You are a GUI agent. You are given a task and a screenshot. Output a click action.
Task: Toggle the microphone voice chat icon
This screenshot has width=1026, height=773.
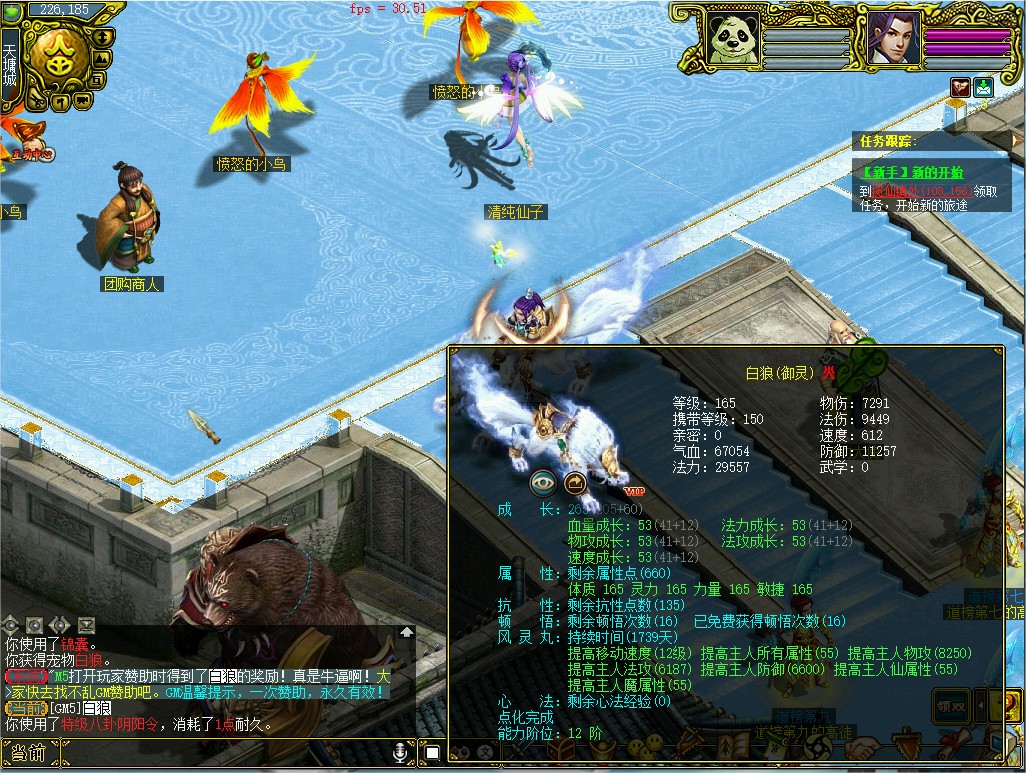point(399,752)
